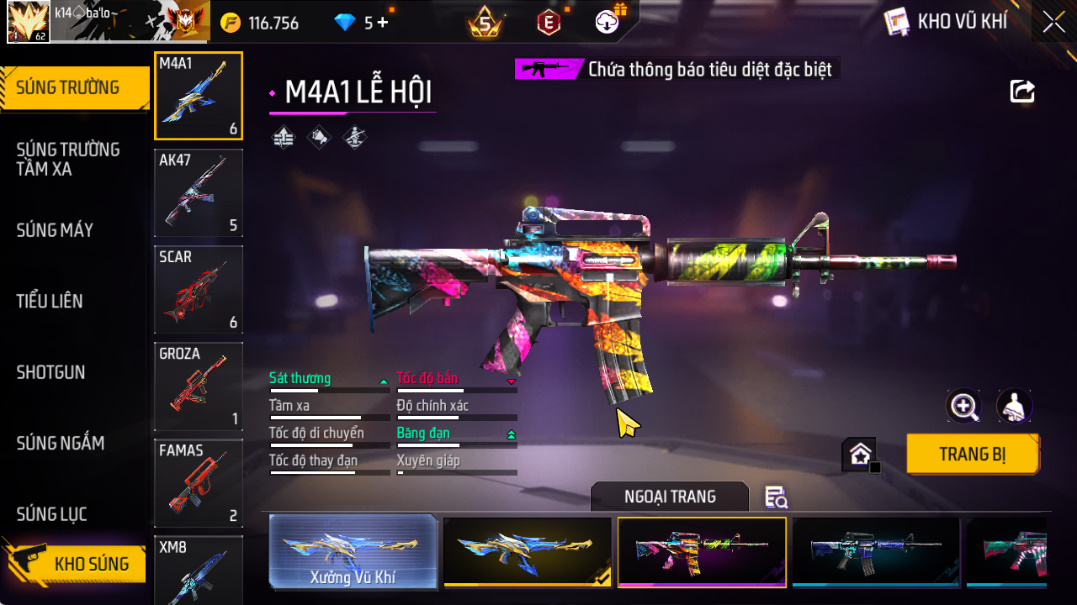Equip the skin with Trang Bị button

click(x=972, y=454)
